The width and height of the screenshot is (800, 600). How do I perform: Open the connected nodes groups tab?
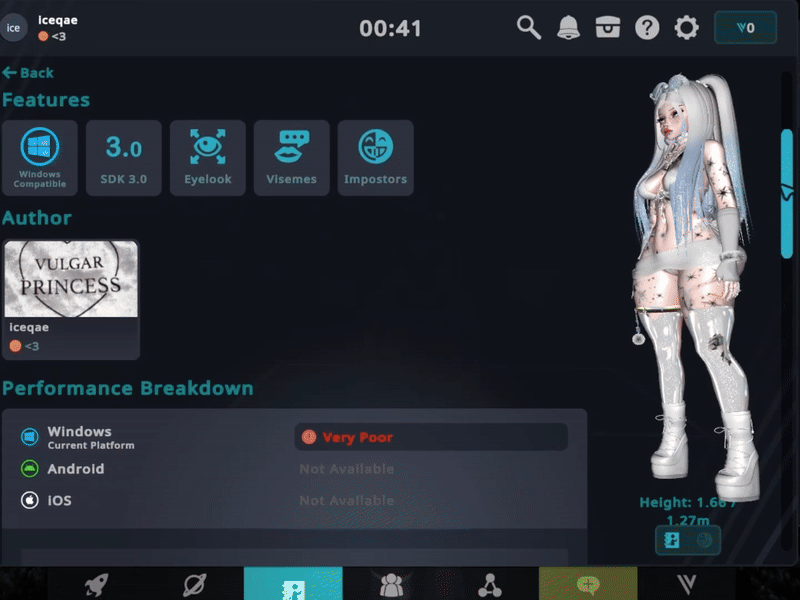489,585
